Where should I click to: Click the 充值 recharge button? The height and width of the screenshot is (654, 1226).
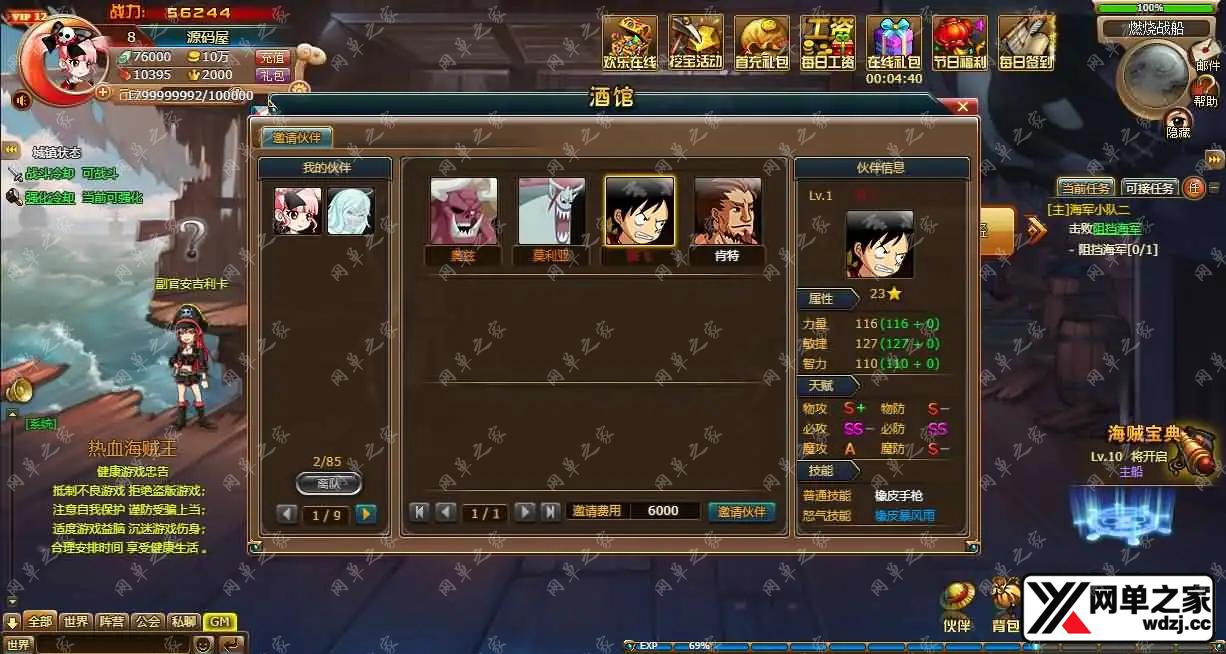(x=271, y=57)
